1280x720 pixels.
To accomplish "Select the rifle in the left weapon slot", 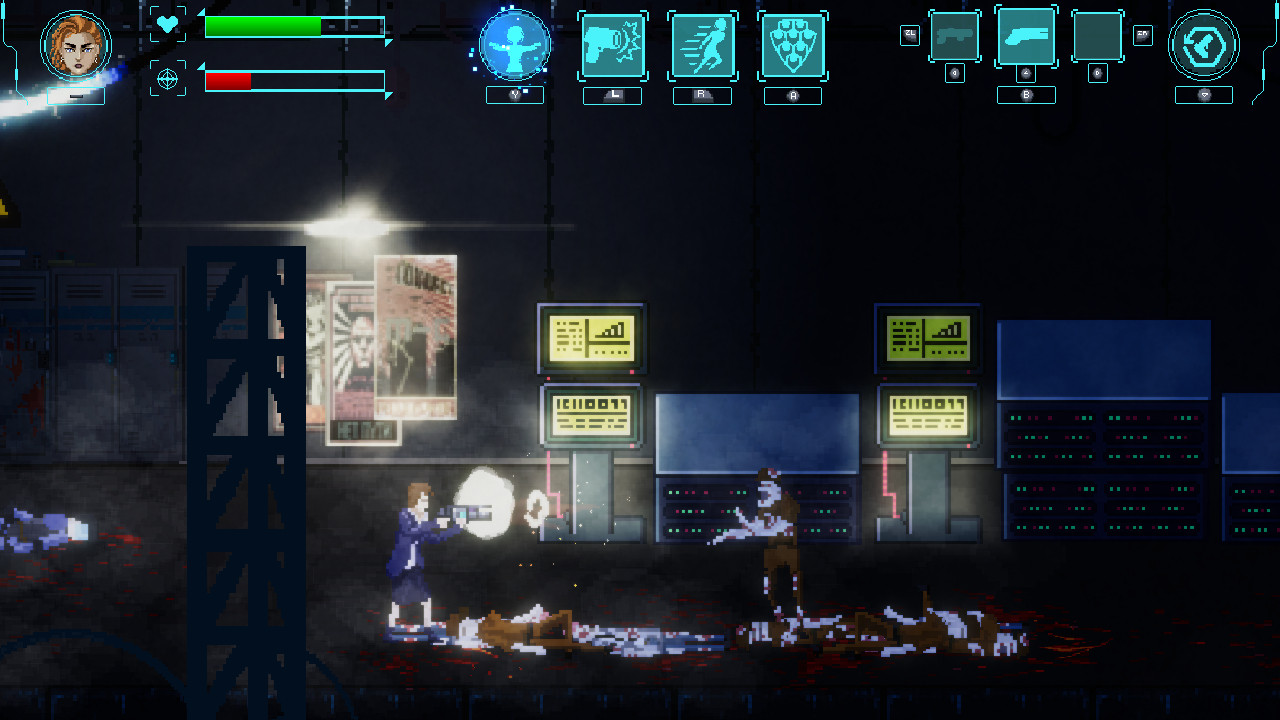I will [955, 38].
